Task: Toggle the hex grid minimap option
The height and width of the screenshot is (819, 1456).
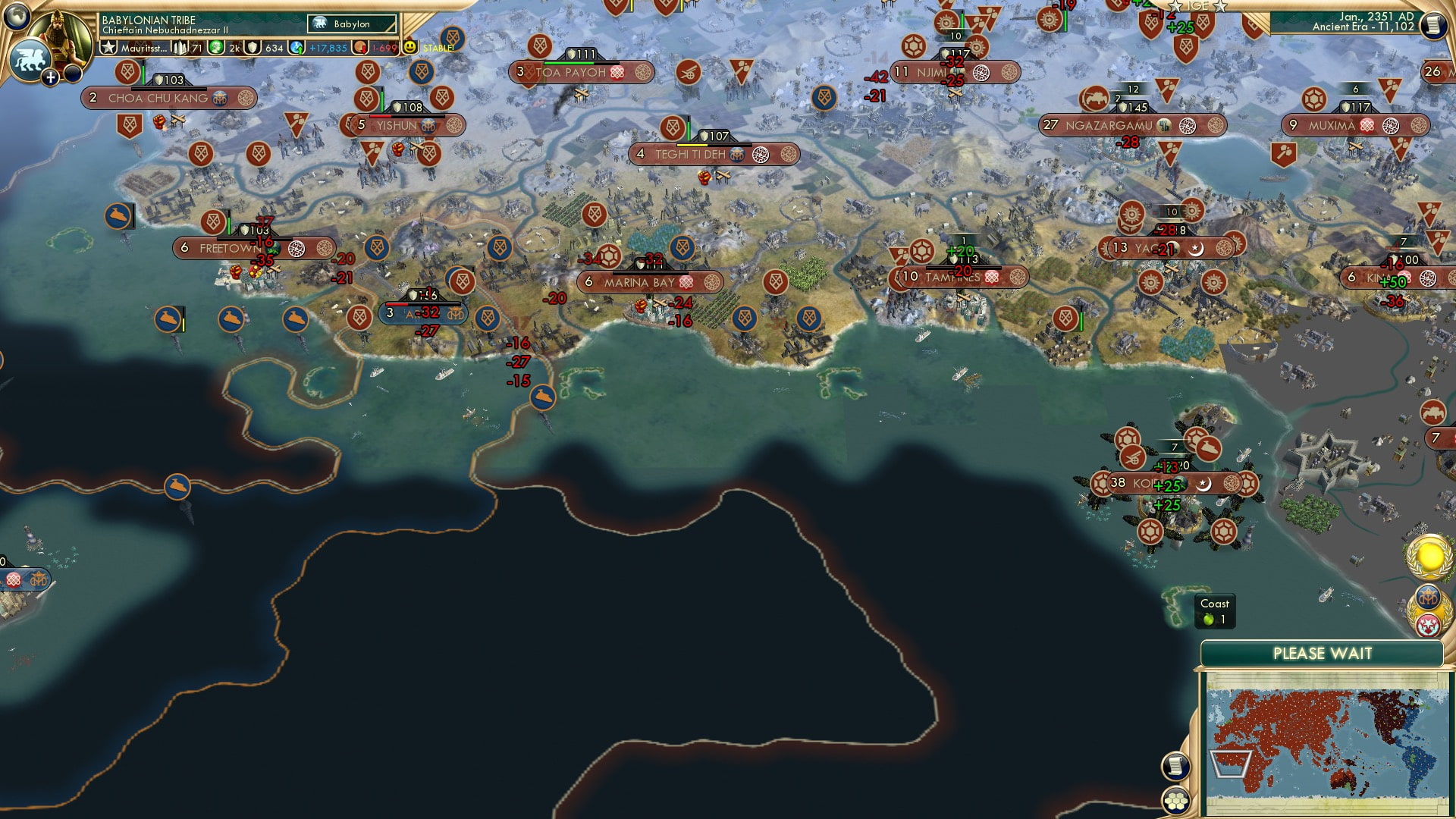Action: point(1175,801)
